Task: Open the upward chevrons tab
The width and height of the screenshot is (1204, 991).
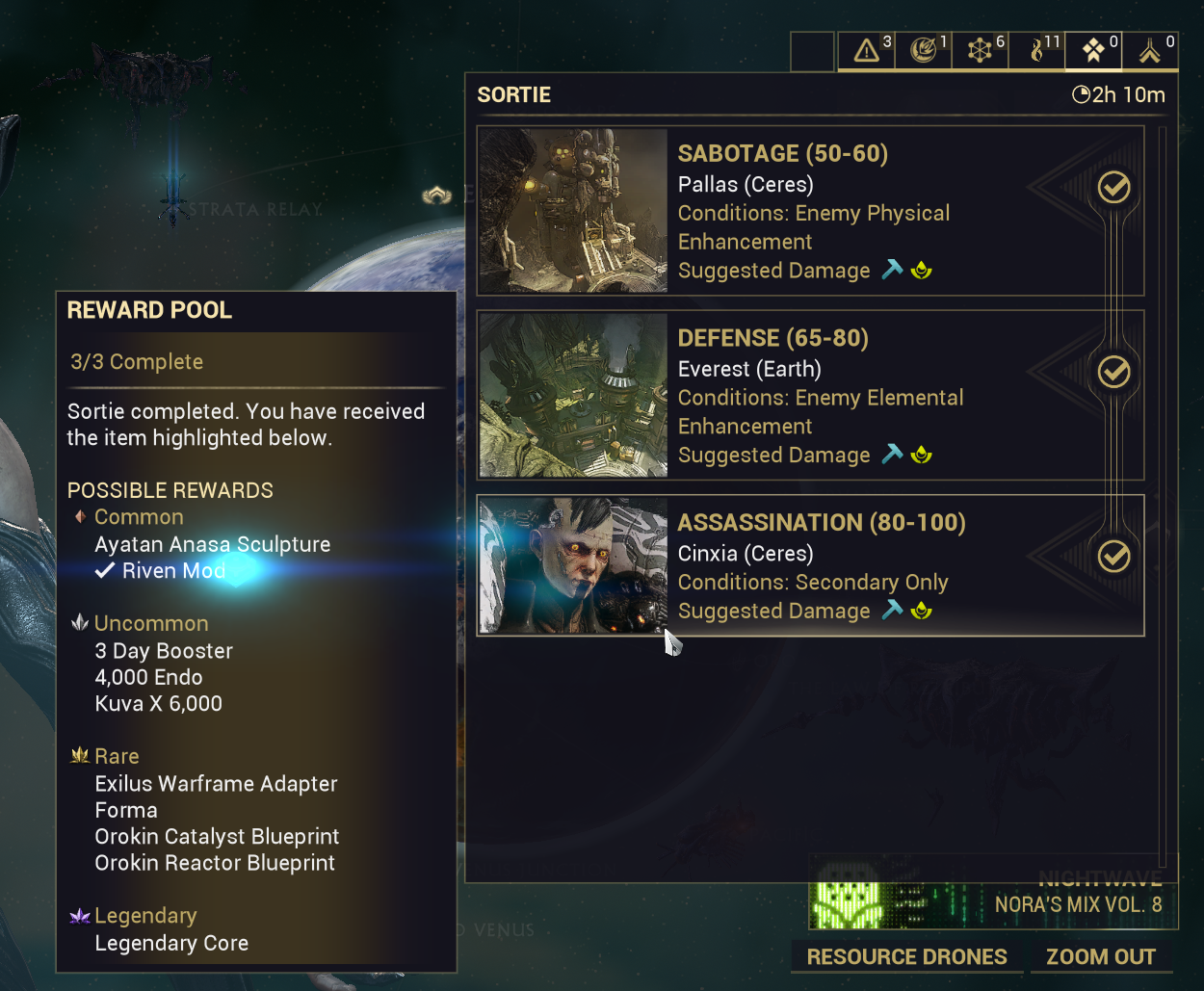Action: [x=1150, y=50]
